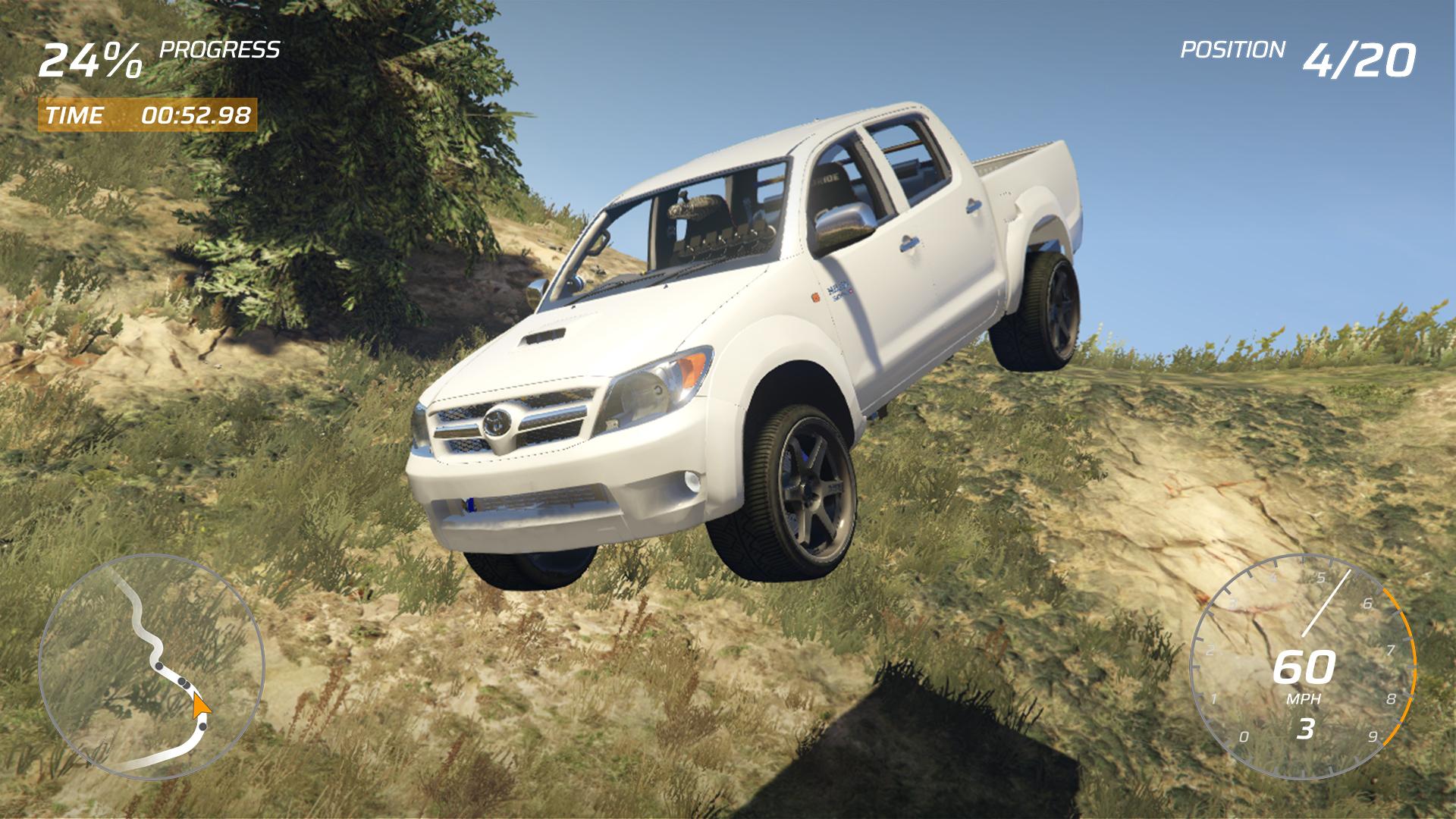Screen dimensions: 1456x819
Task: Click the gear indicator showing 3
Action: pos(1306,728)
